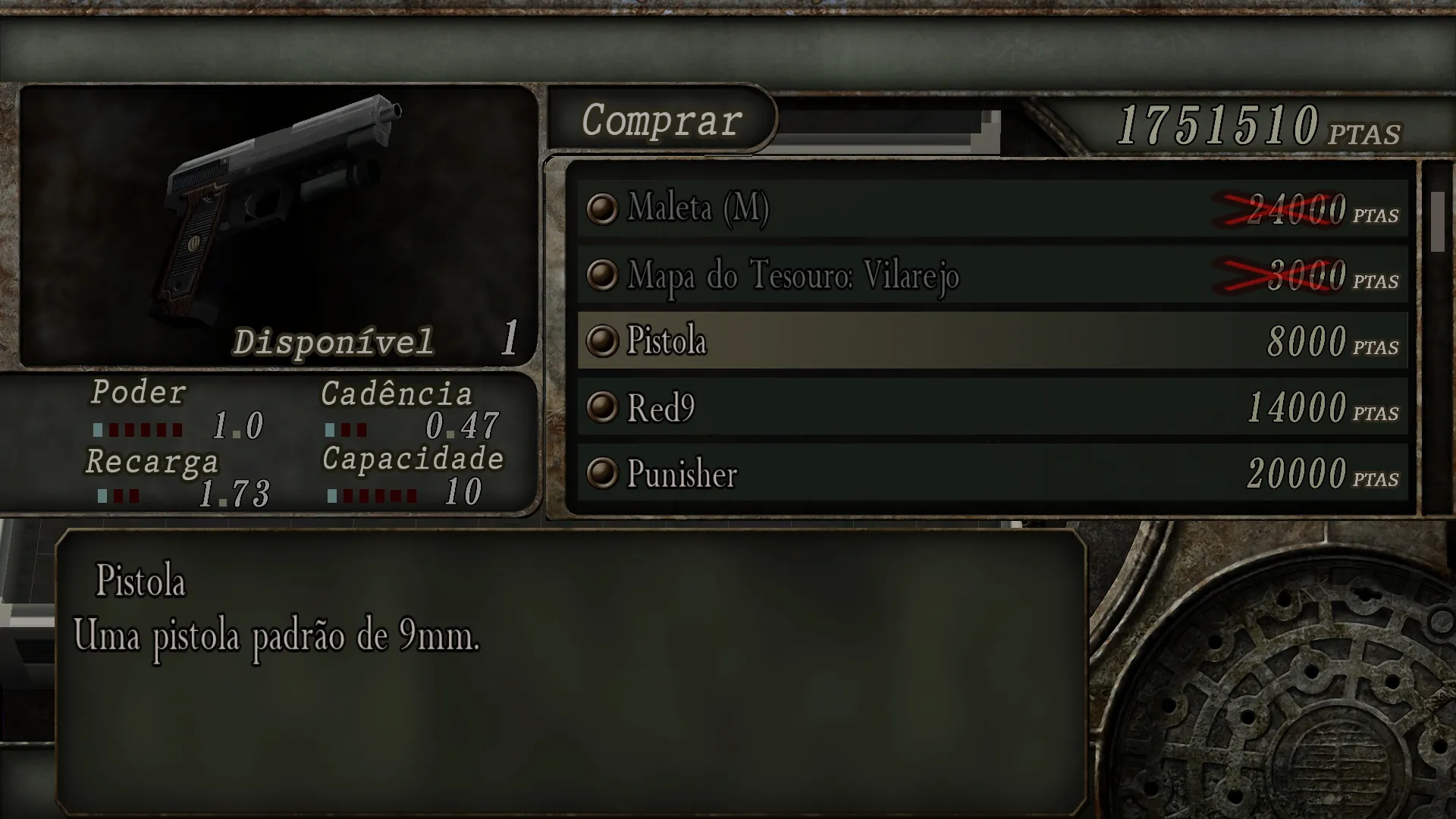Select the Maleta (M) shop entry
Viewport: 1456px width, 819px height.
click(x=992, y=209)
